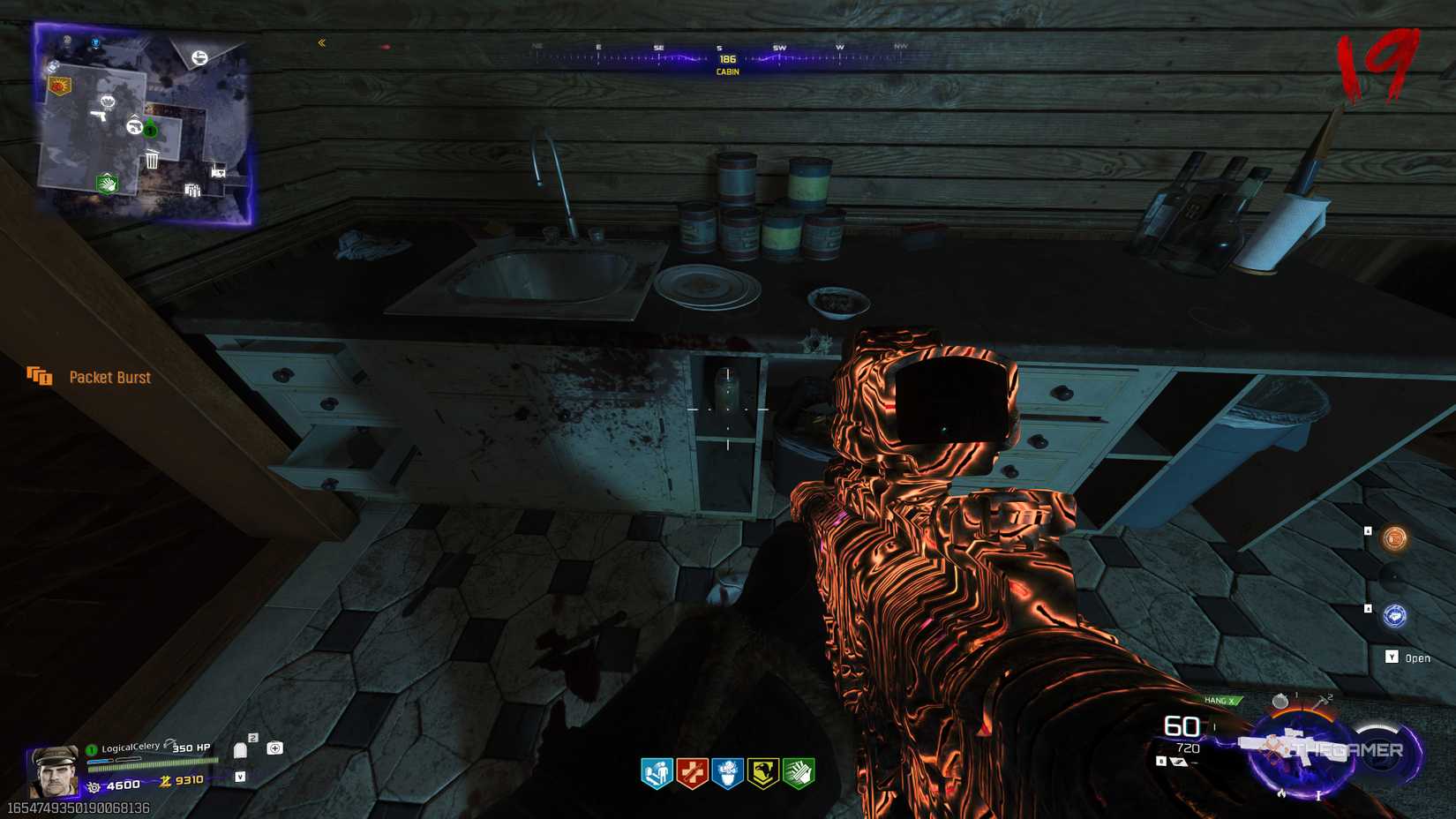
Task: Click the Packet Burst warning icon
Action: (x=40, y=378)
